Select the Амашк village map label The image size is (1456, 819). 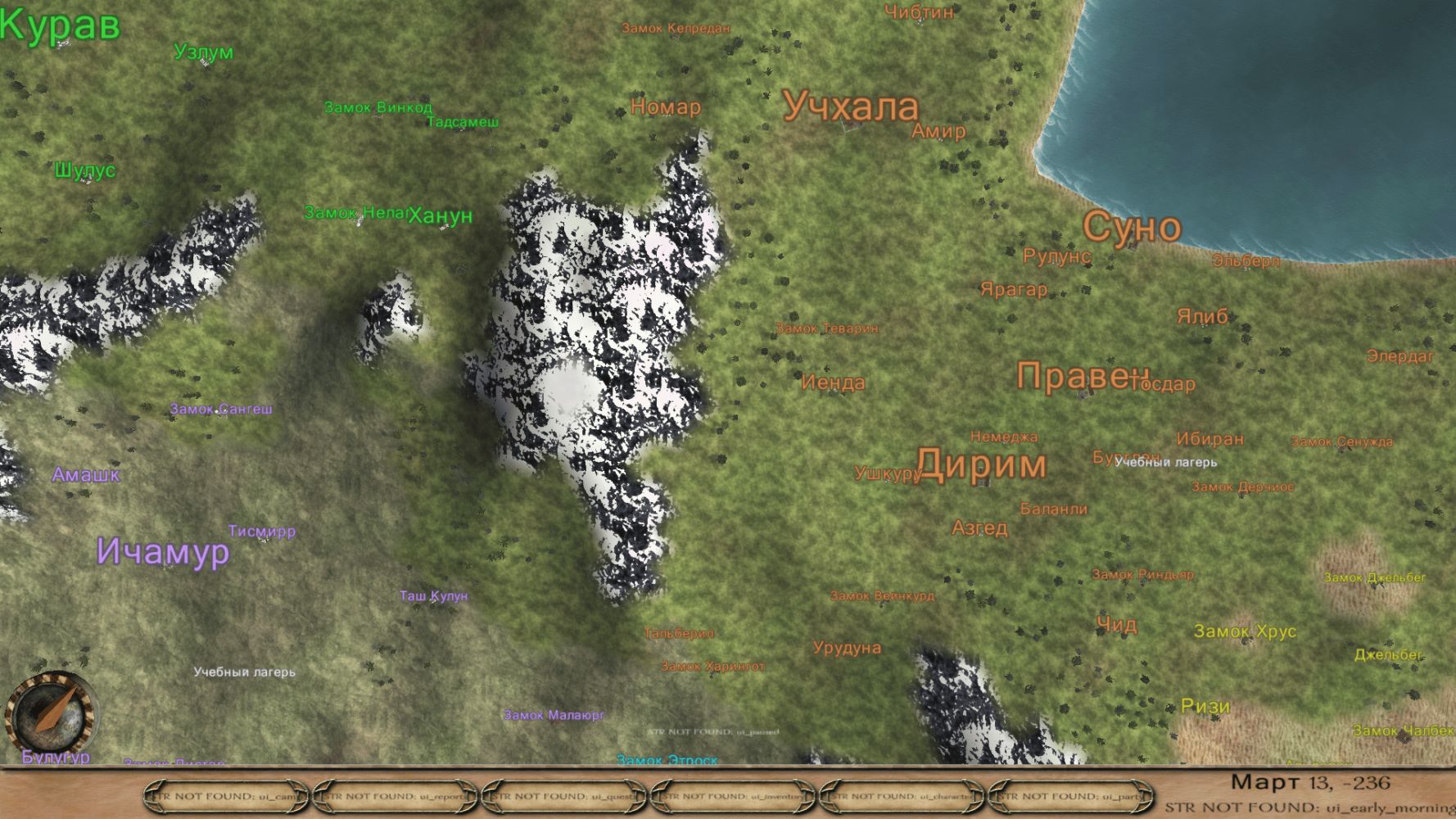tap(86, 475)
